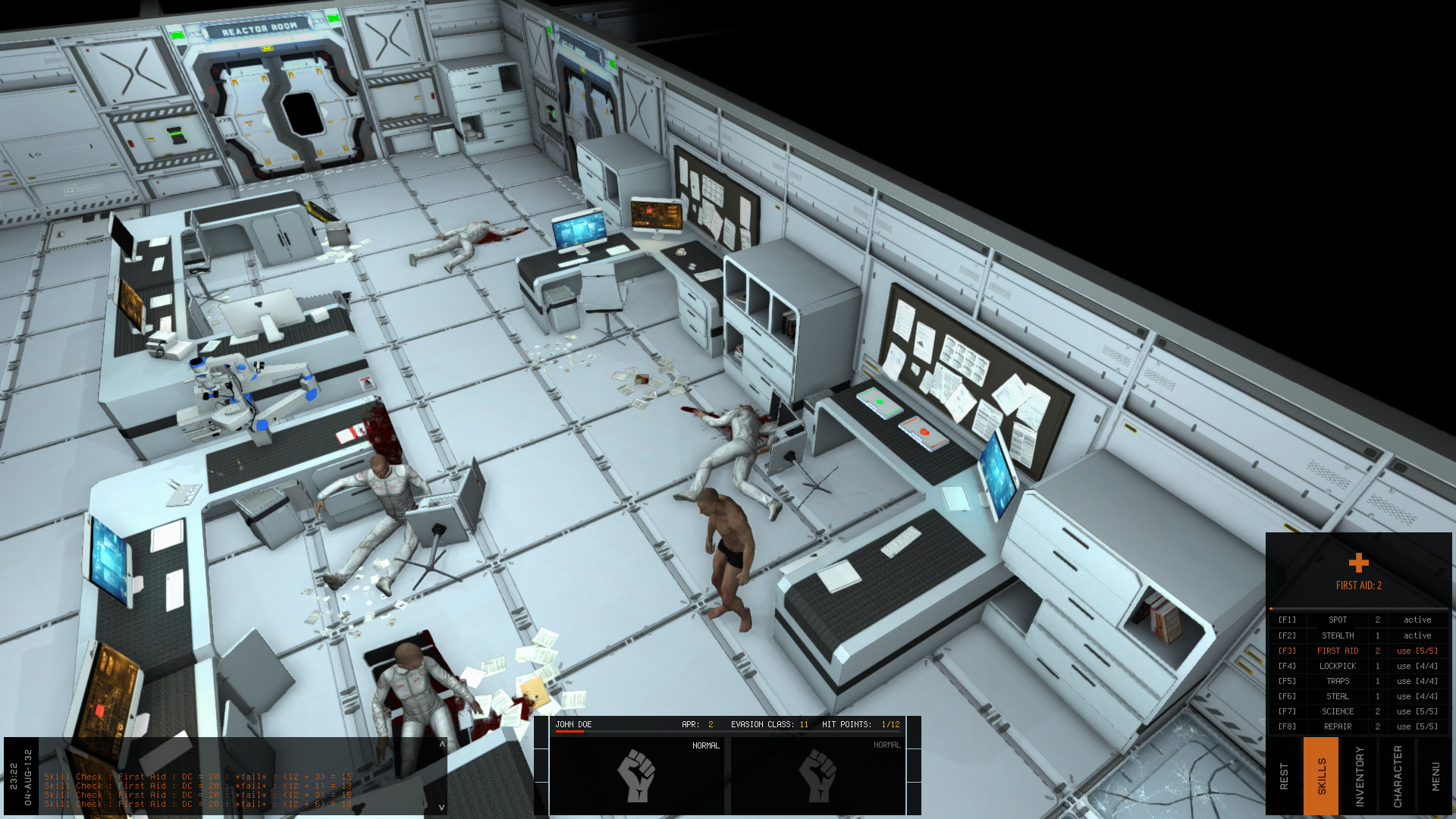Open the INVENTORY tab

click(1360, 777)
